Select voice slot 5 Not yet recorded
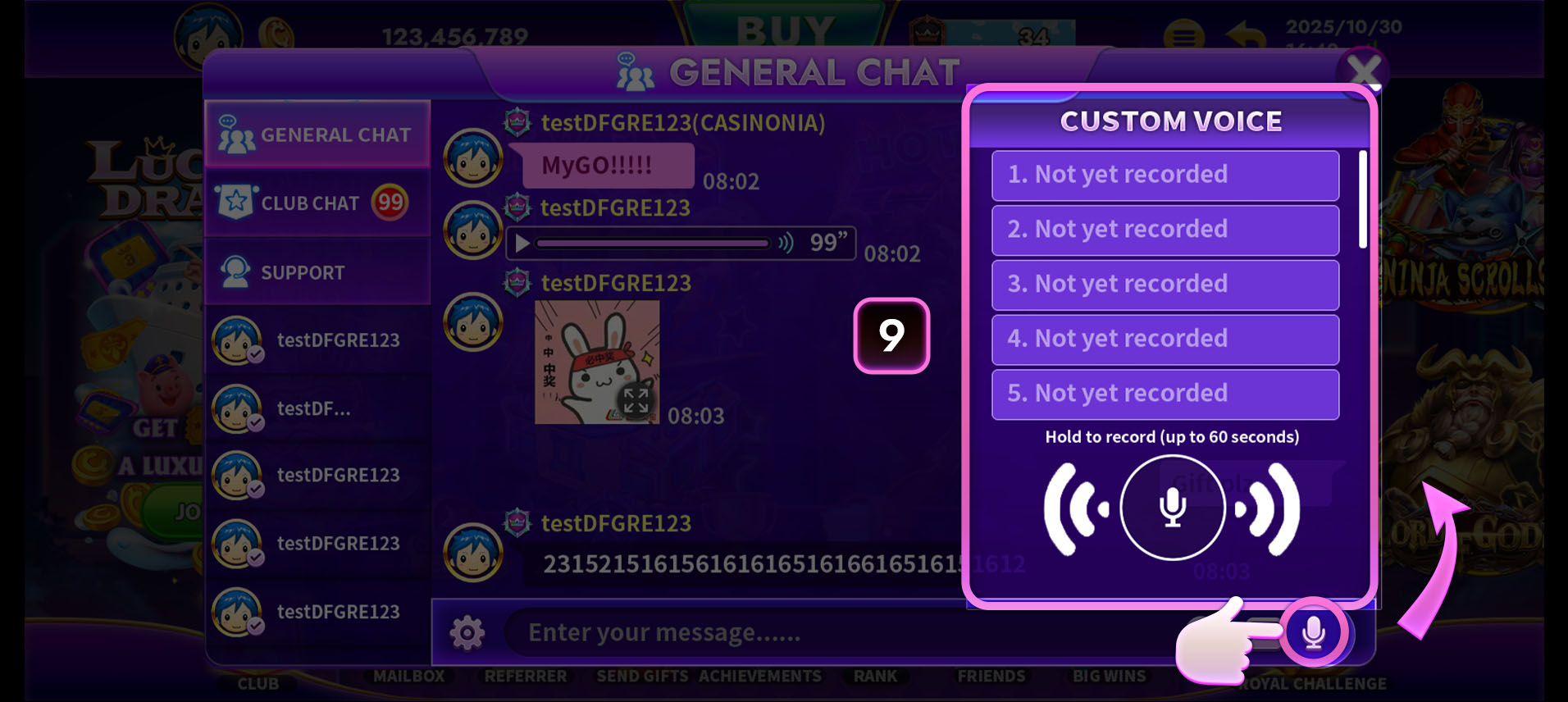 pos(1164,394)
